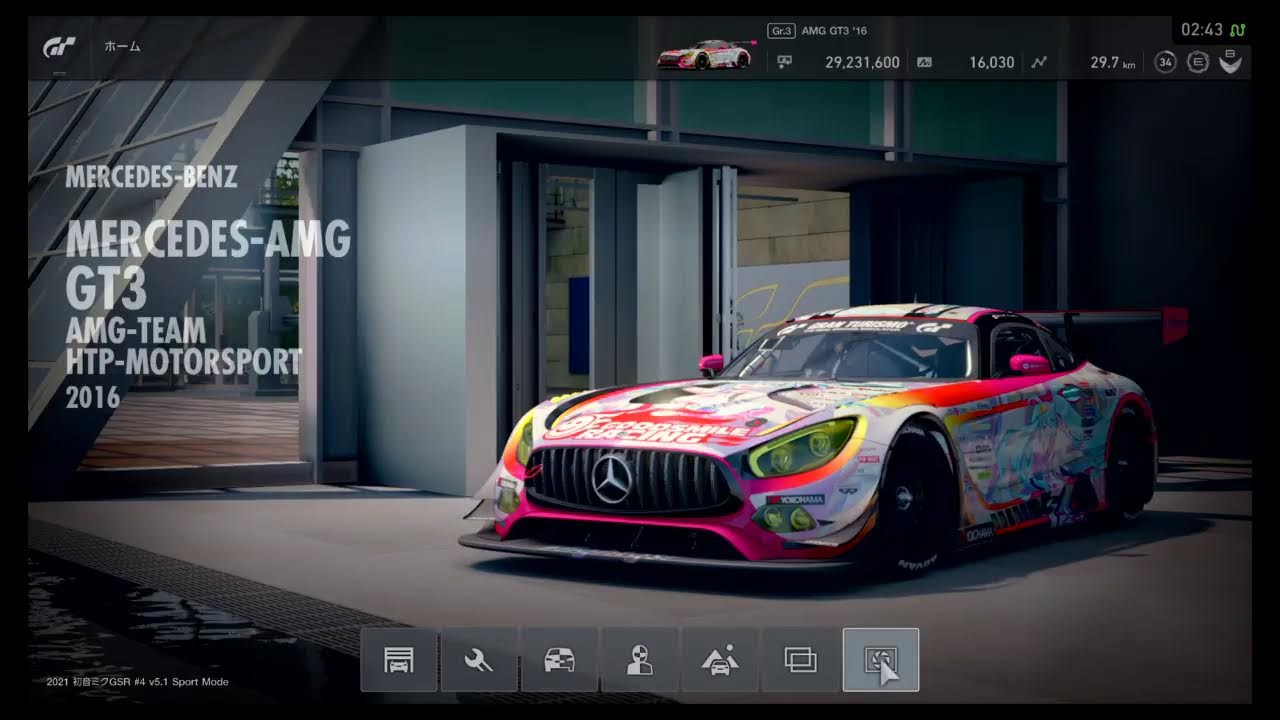Screen dimensions: 1280x720
Task: Select the current car thumbnail in header
Action: pyautogui.click(x=704, y=55)
